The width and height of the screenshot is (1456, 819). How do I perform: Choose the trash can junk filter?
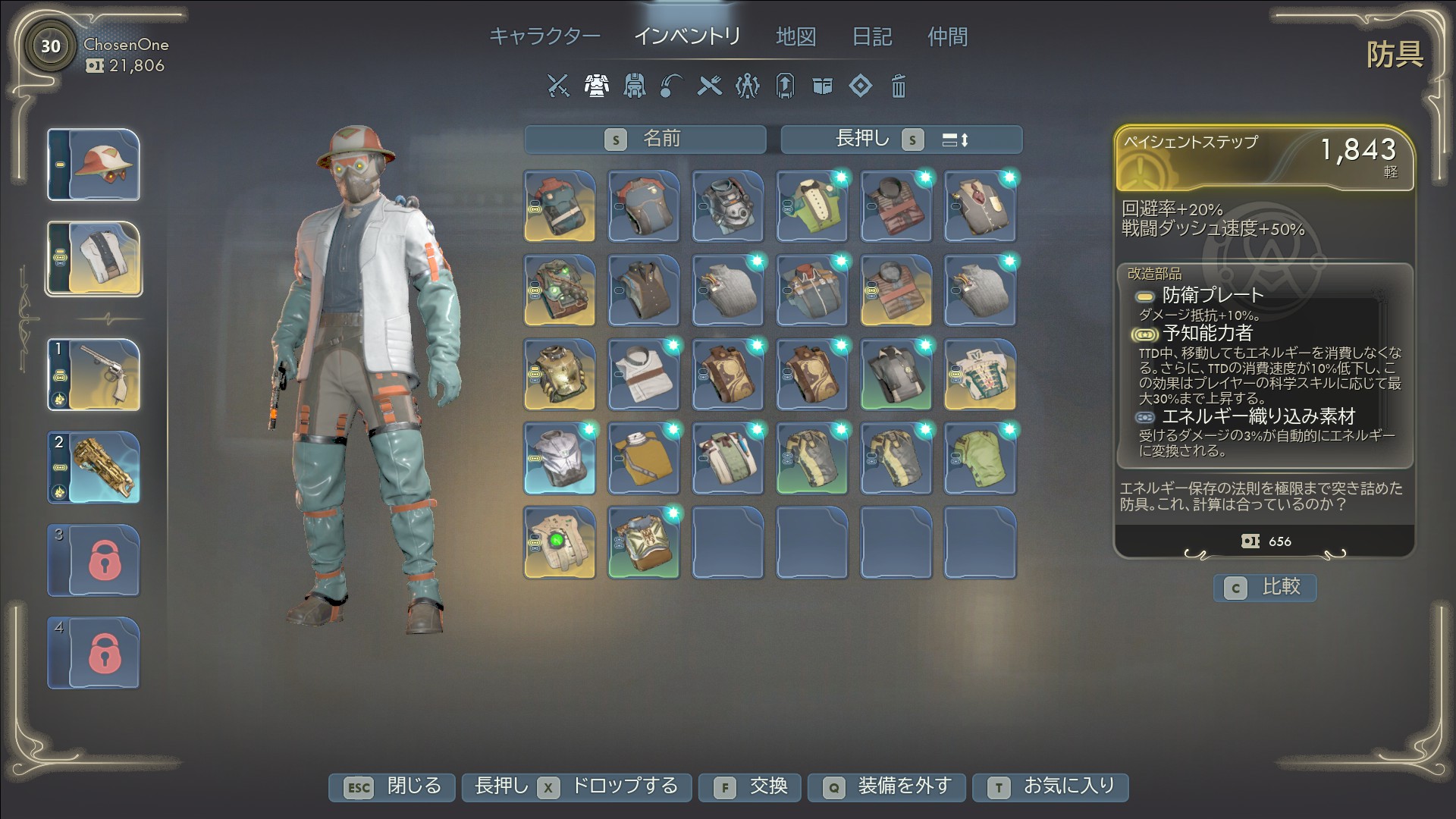click(898, 86)
